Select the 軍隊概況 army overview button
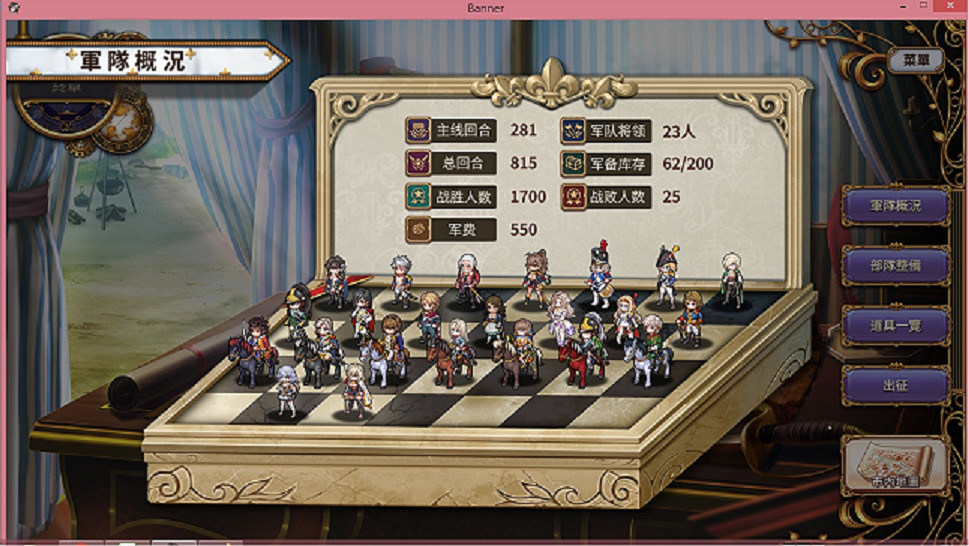This screenshot has height=546, width=969. click(x=895, y=206)
